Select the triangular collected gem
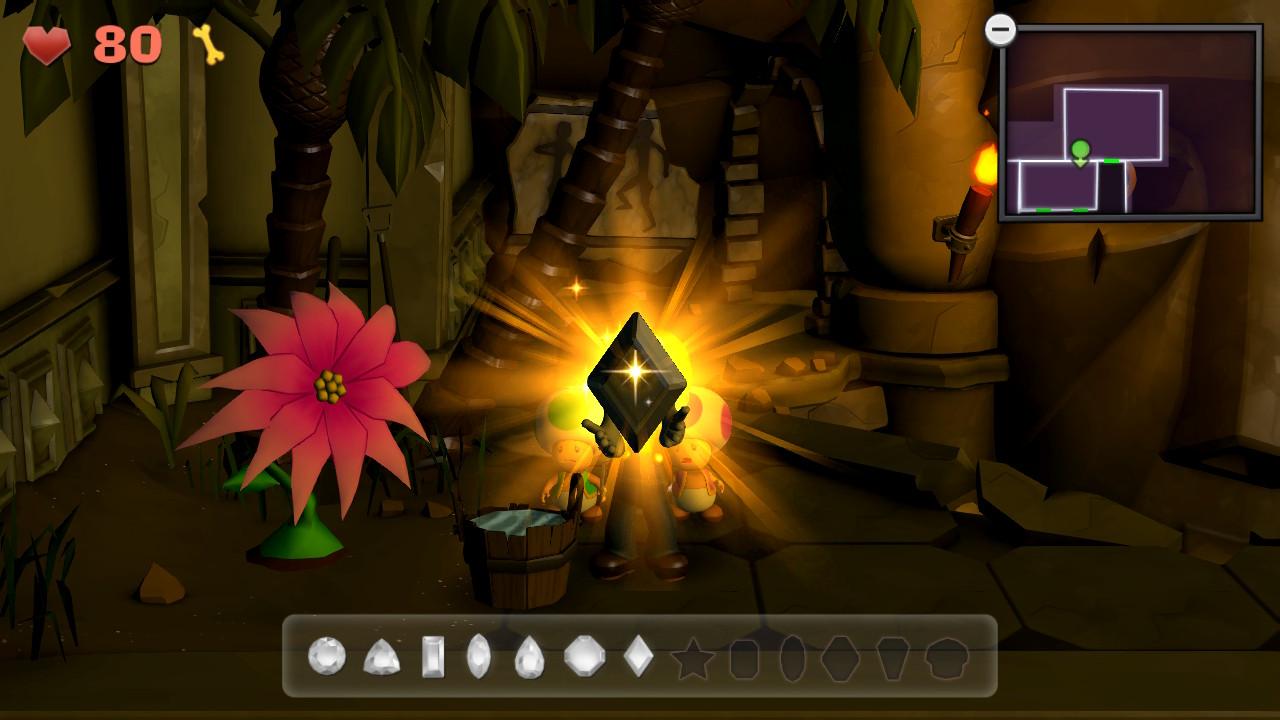Screen dimensions: 1280x720 coord(381,657)
